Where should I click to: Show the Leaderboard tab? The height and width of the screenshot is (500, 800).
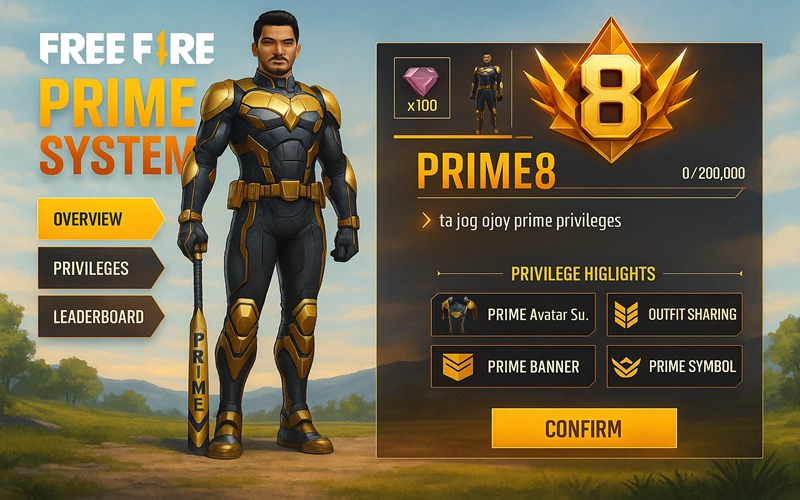tap(98, 317)
